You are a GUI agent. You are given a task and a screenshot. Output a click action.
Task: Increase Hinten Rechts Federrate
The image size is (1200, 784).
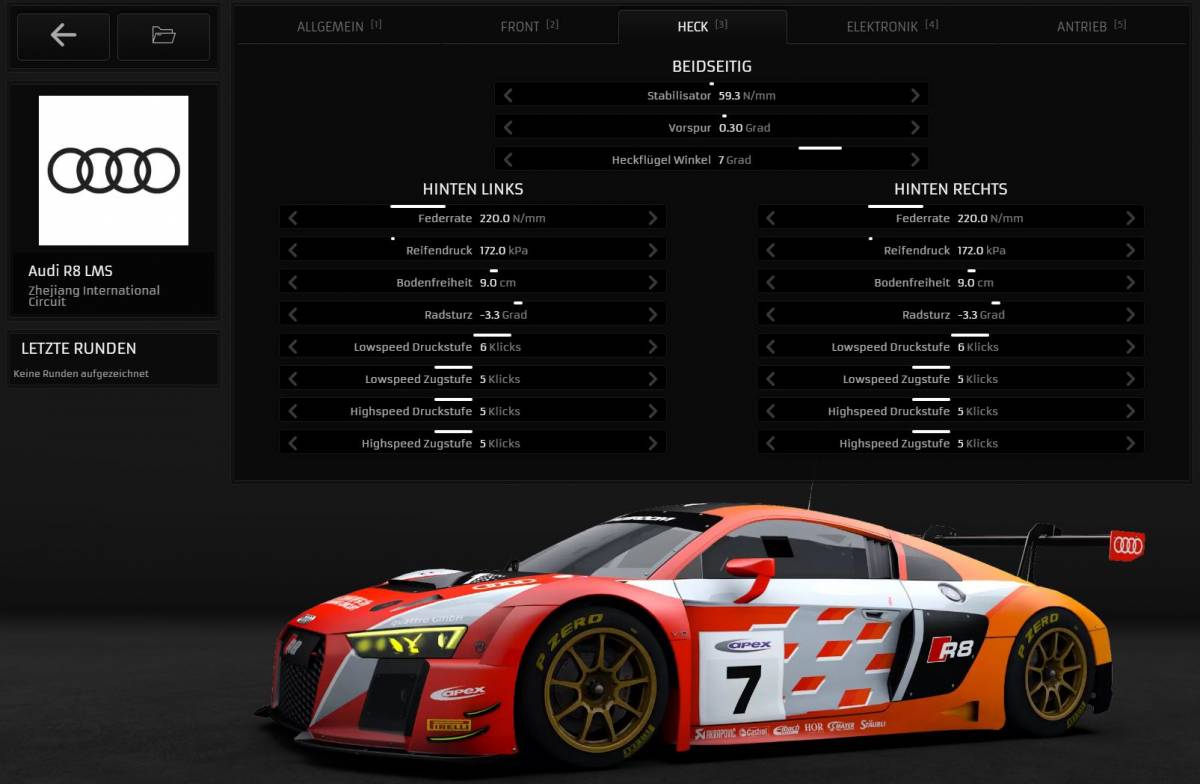point(1130,218)
